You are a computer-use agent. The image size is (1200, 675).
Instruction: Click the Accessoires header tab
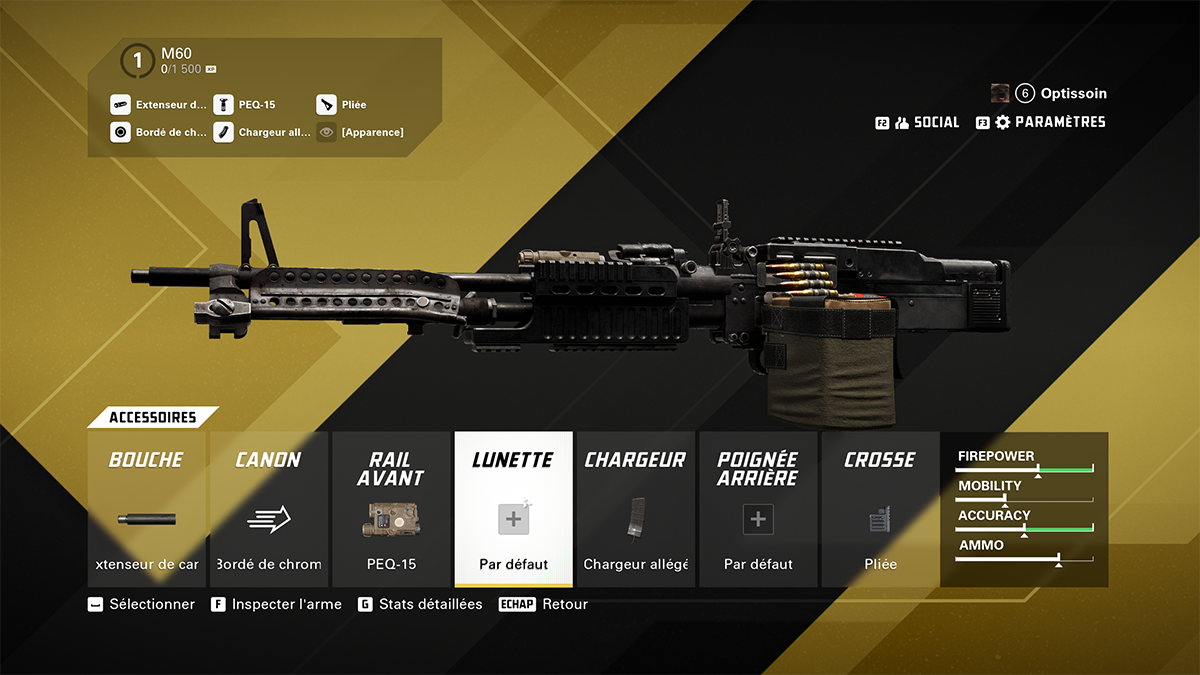coord(152,417)
